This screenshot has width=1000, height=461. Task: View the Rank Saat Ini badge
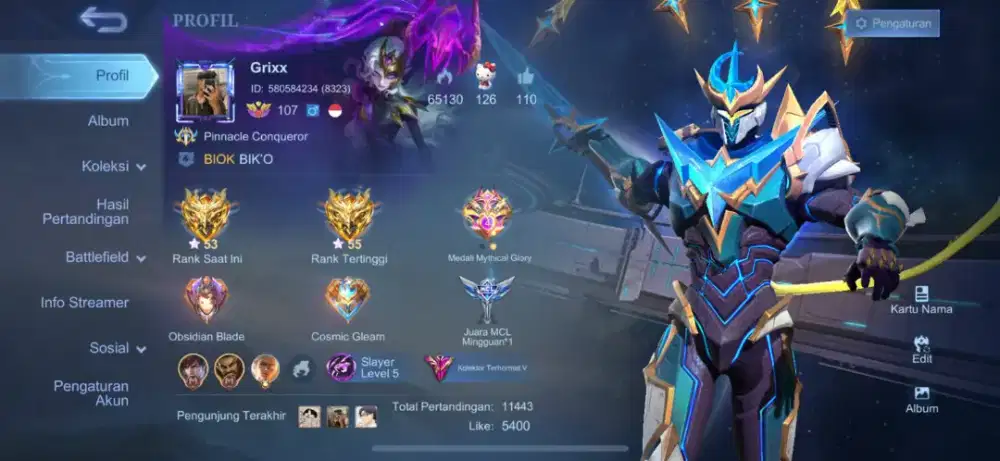(x=207, y=217)
